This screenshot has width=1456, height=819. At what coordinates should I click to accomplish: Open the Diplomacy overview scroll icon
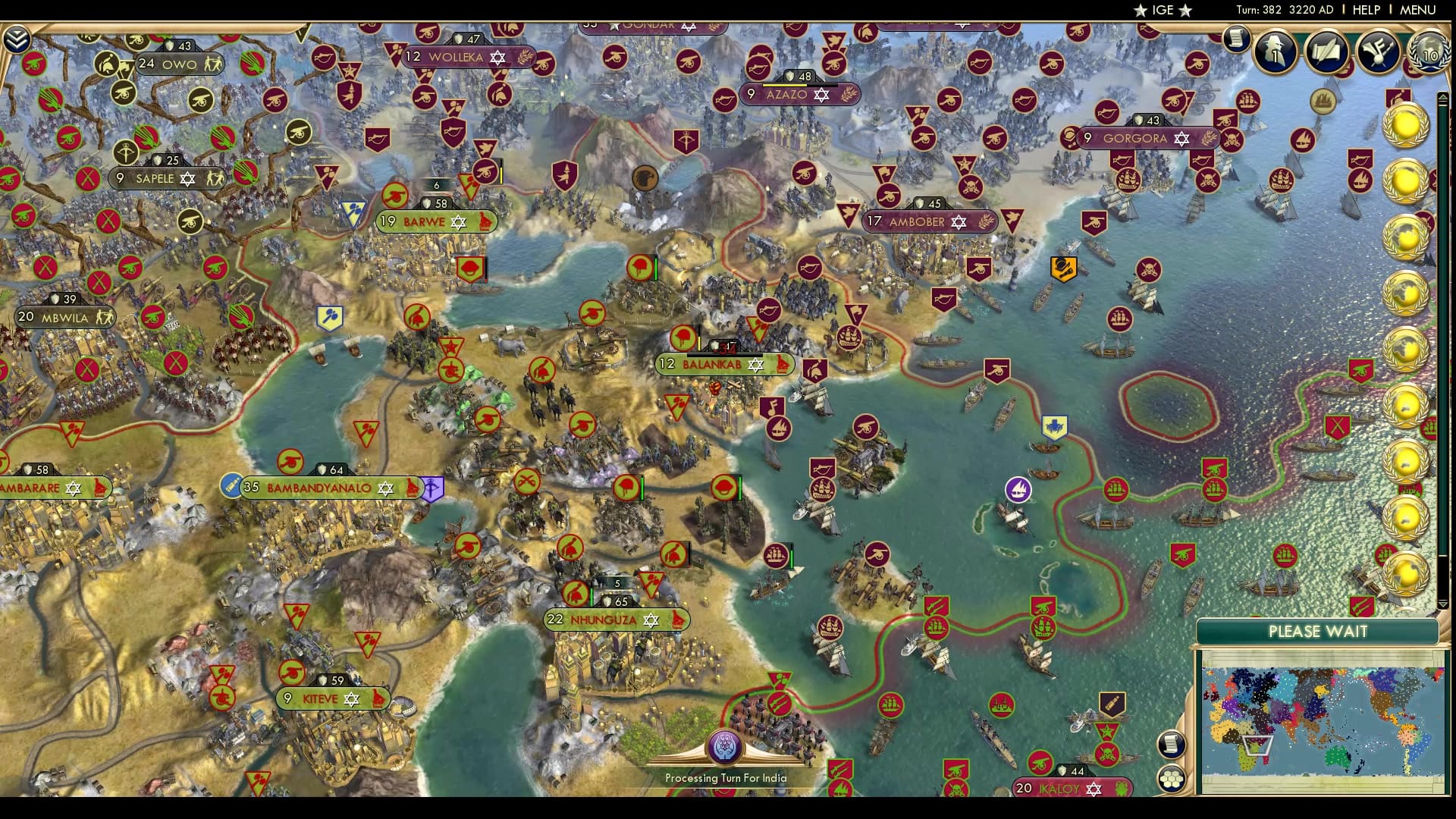(1326, 52)
